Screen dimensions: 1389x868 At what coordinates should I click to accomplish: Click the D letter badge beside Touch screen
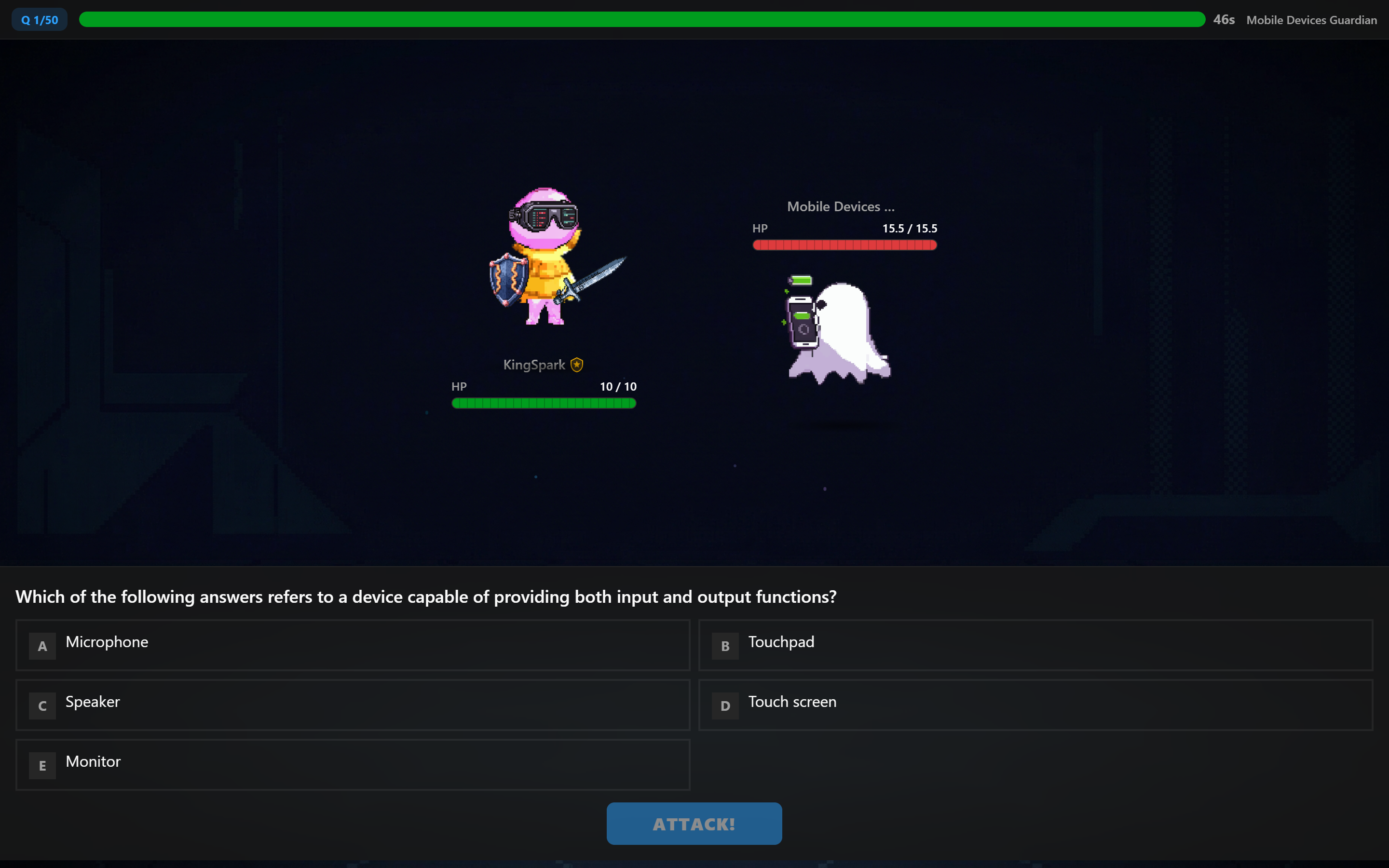click(725, 705)
